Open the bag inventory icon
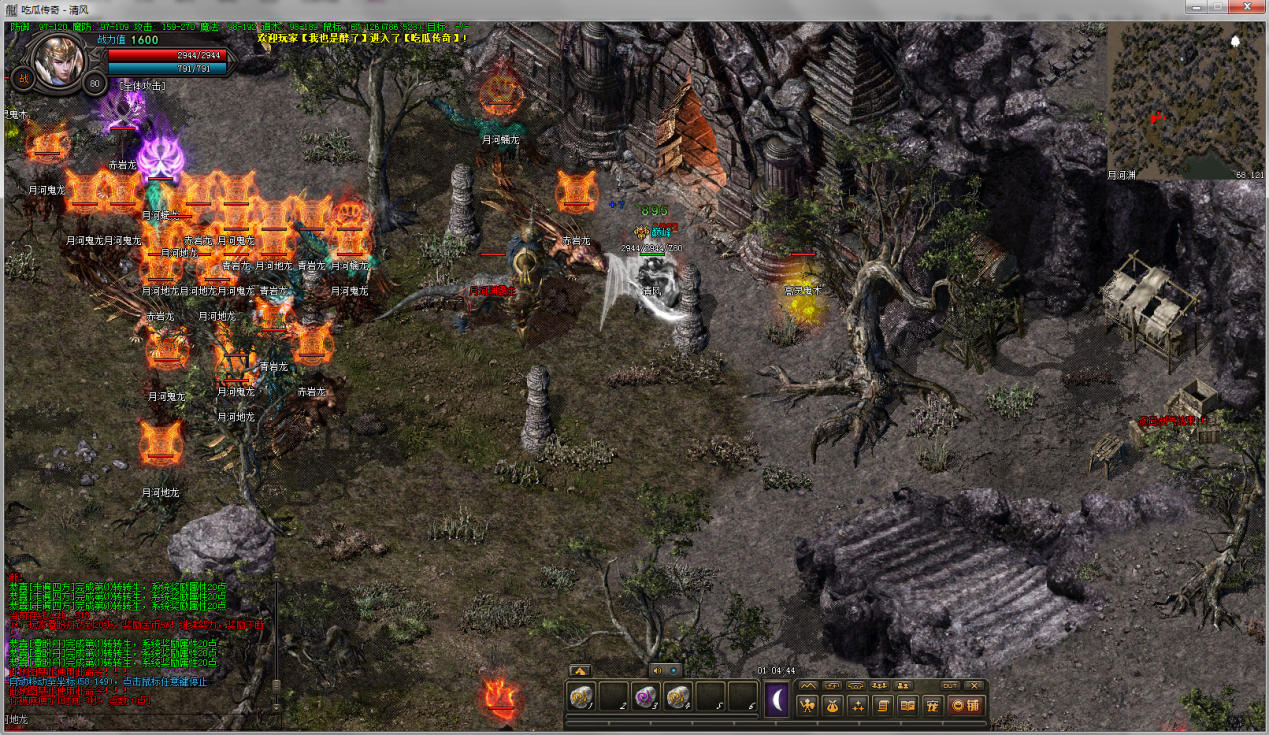 click(x=833, y=705)
